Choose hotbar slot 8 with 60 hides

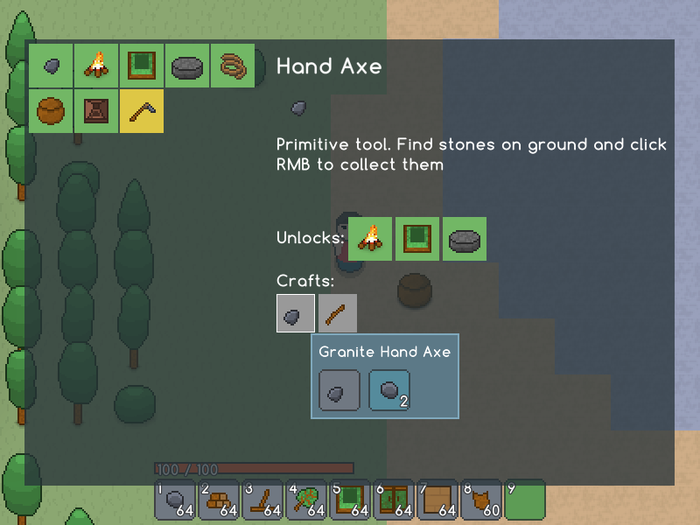point(481,499)
